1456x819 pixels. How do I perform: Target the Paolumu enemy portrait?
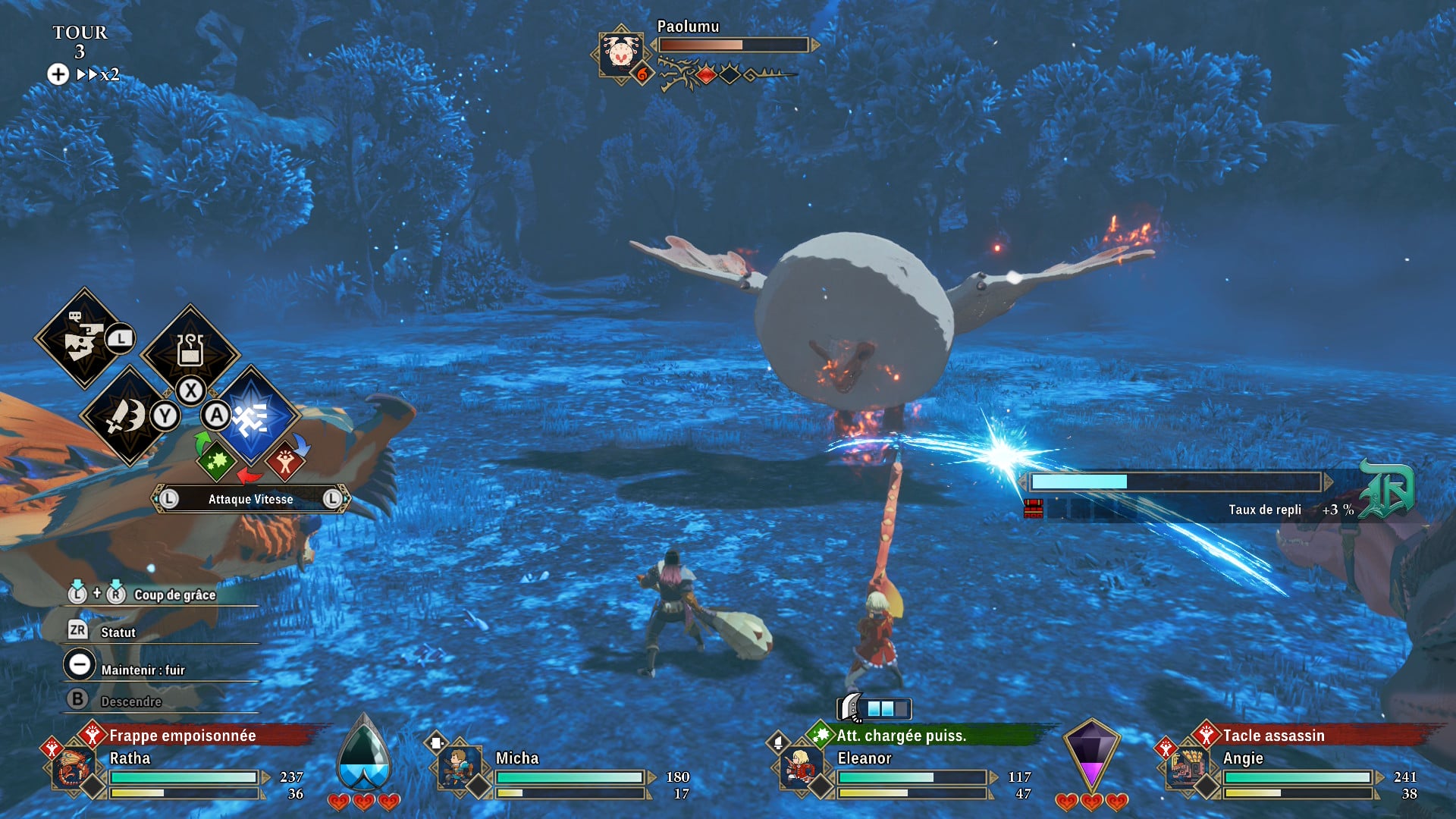621,54
